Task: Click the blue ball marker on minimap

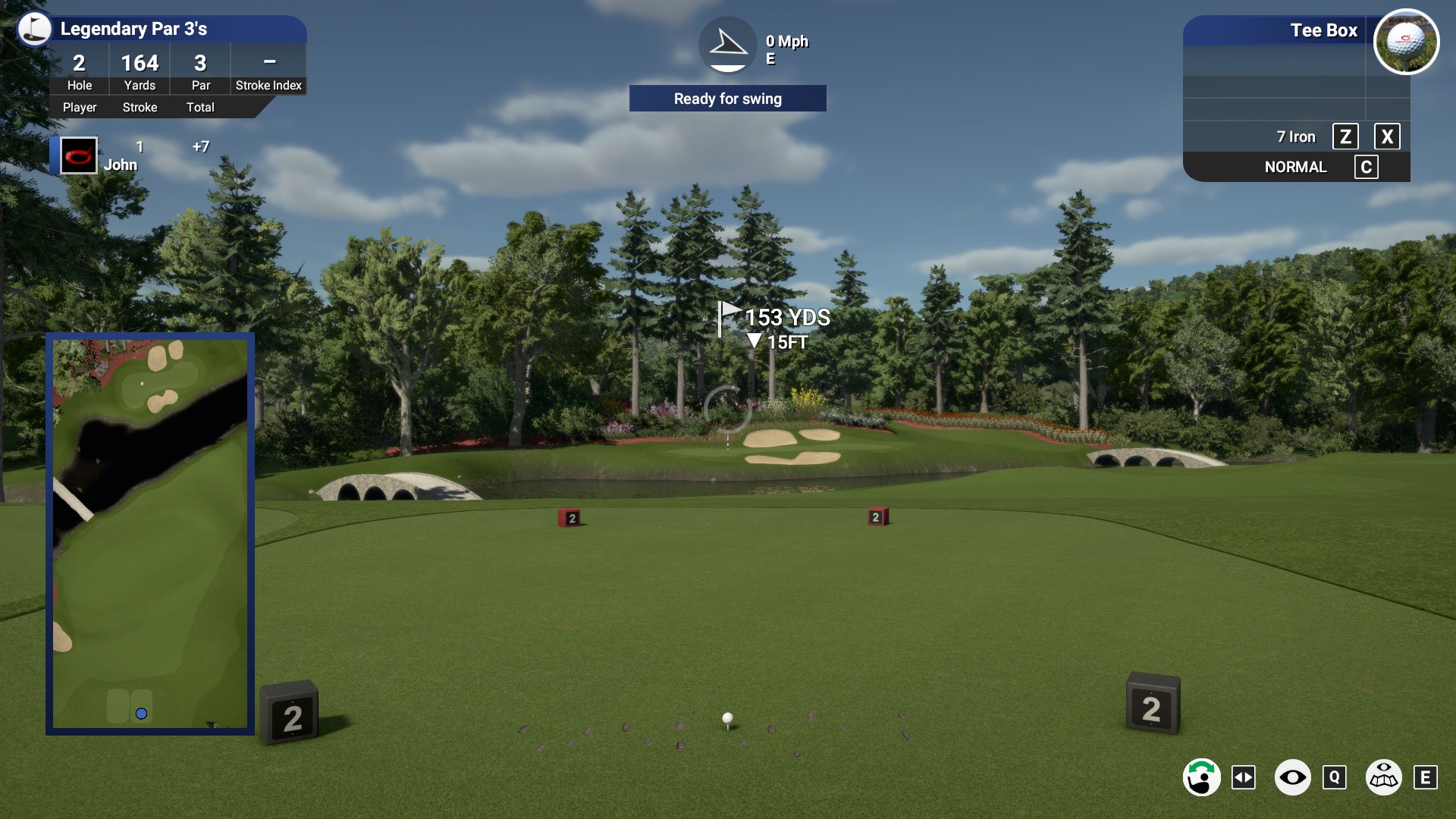Action: click(141, 713)
